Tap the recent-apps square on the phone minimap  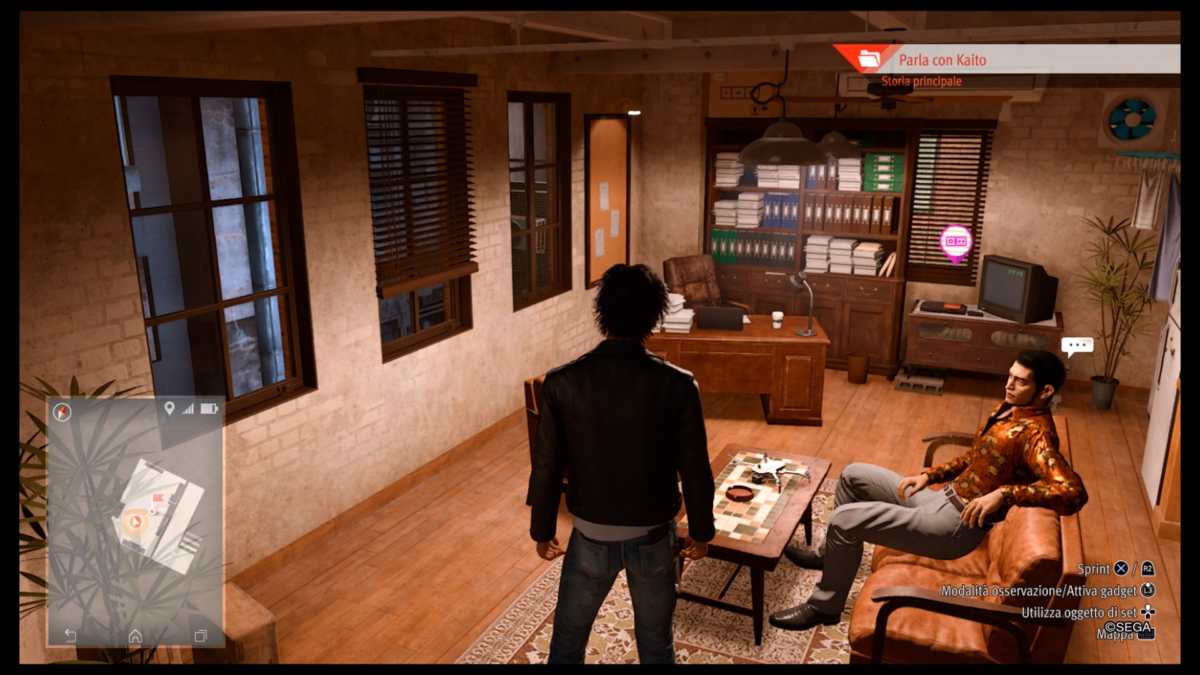pyautogui.click(x=200, y=635)
